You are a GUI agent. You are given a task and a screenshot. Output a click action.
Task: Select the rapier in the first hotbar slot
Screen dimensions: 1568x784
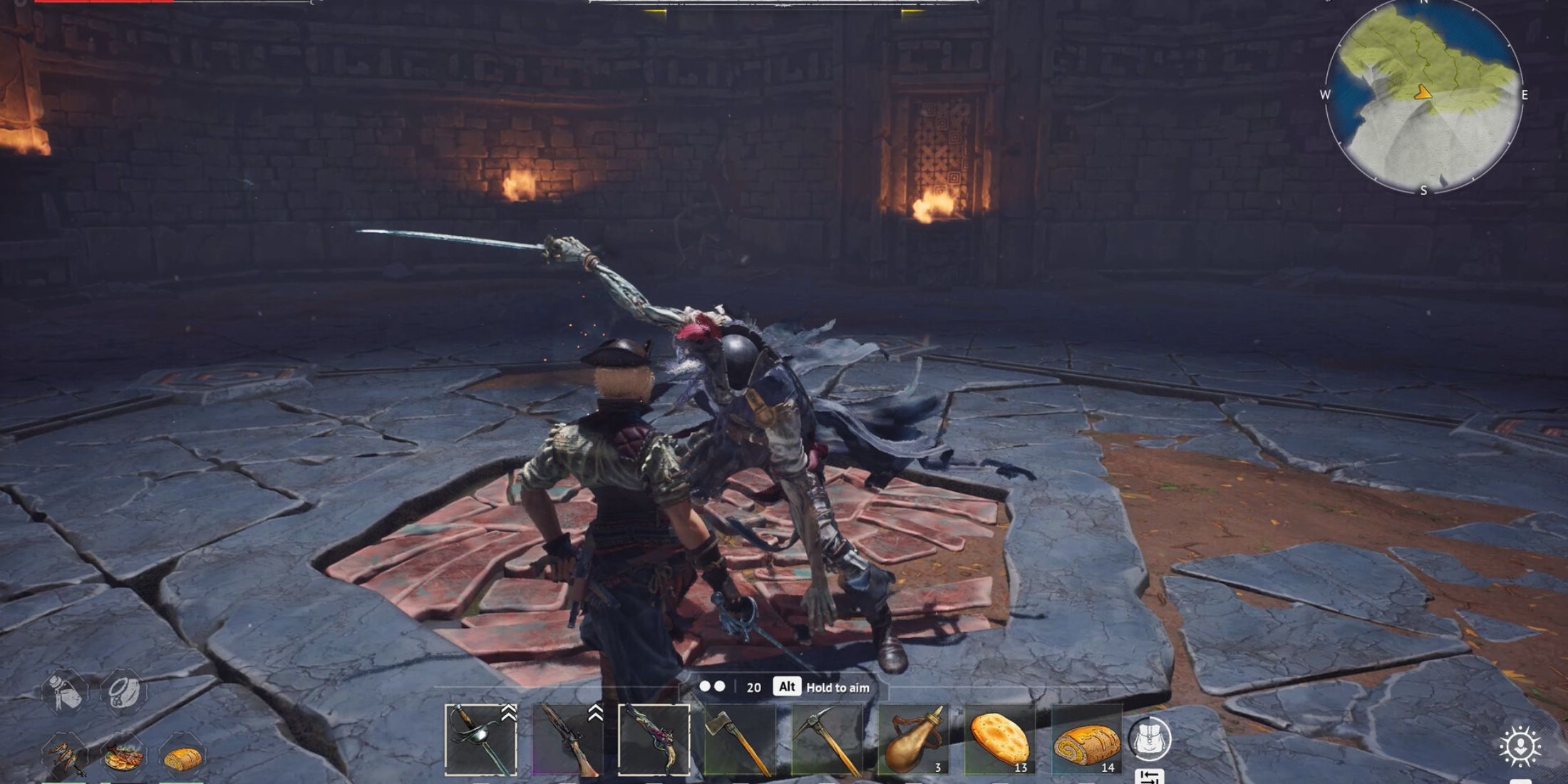tap(481, 738)
